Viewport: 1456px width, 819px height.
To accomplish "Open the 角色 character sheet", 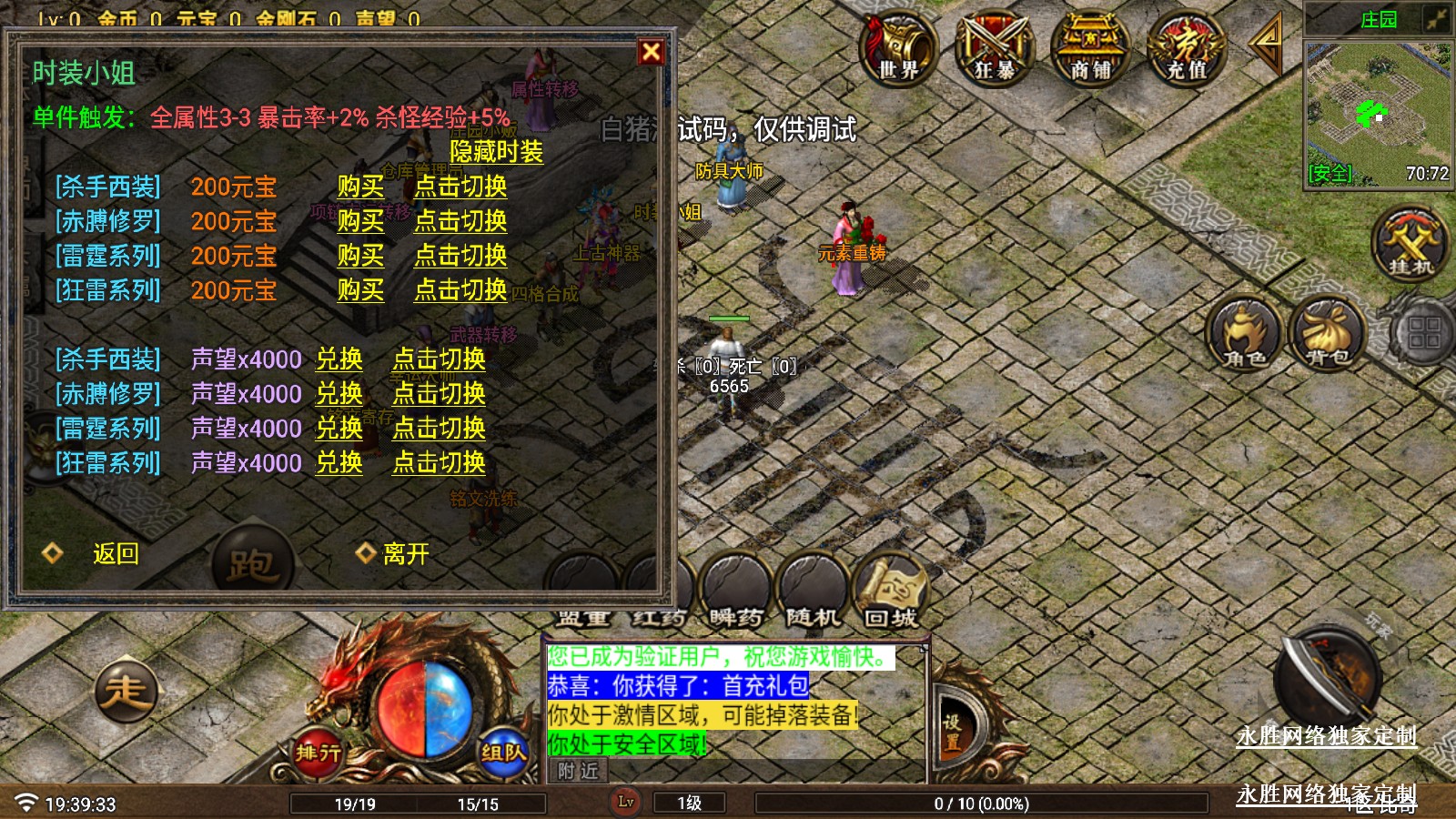I will 1245,334.
